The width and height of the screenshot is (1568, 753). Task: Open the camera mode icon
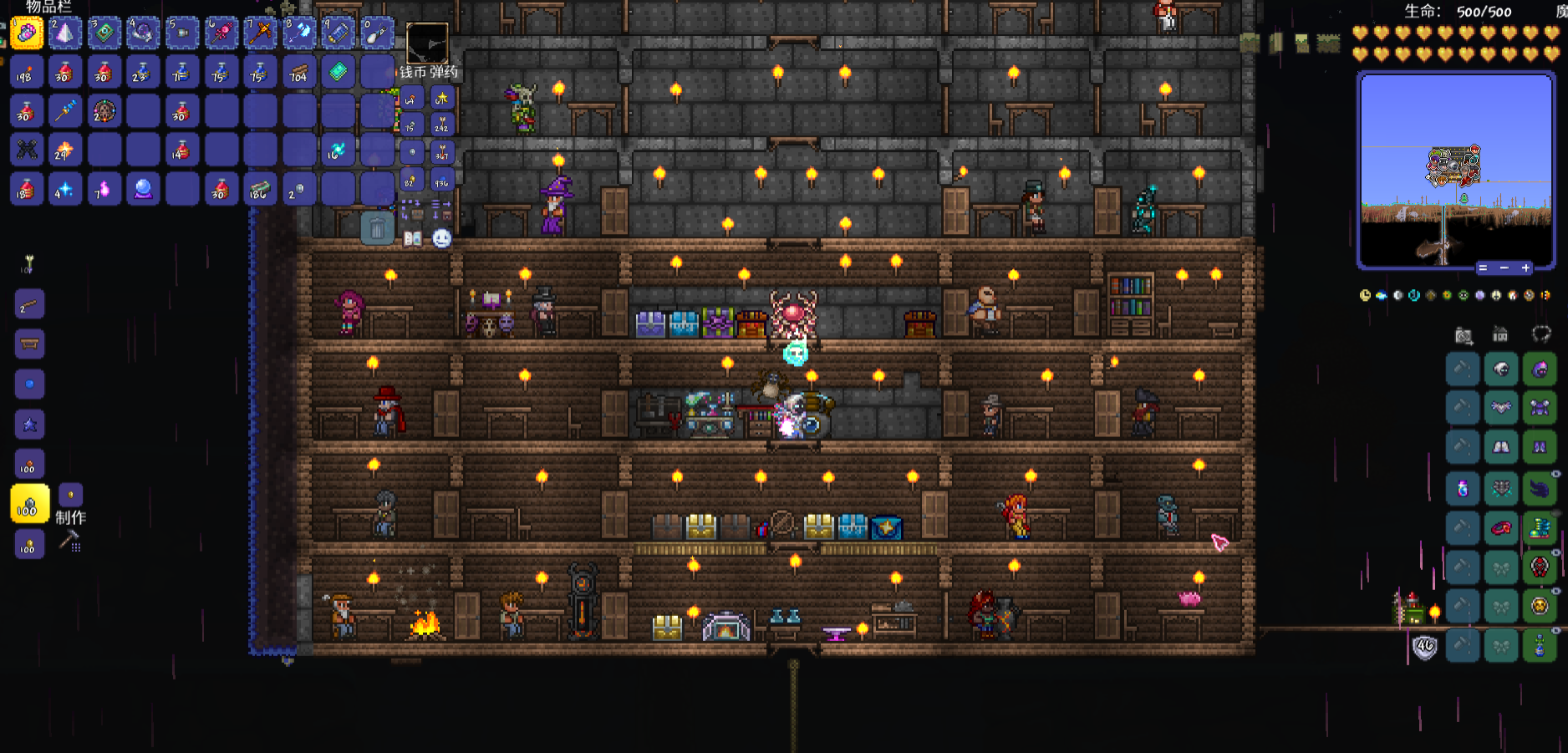[x=1464, y=336]
